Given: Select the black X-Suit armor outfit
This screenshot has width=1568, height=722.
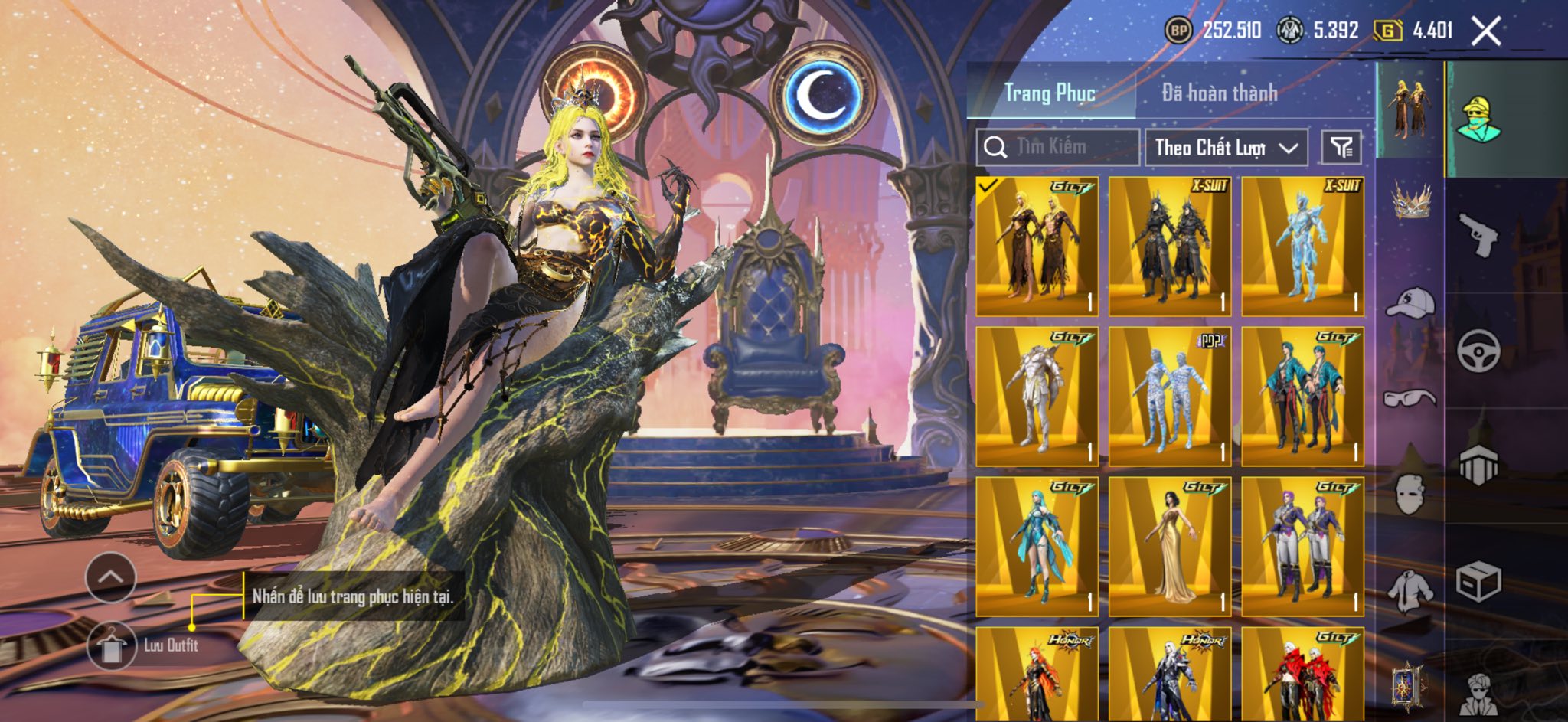Looking at the screenshot, I should (x=1169, y=246).
